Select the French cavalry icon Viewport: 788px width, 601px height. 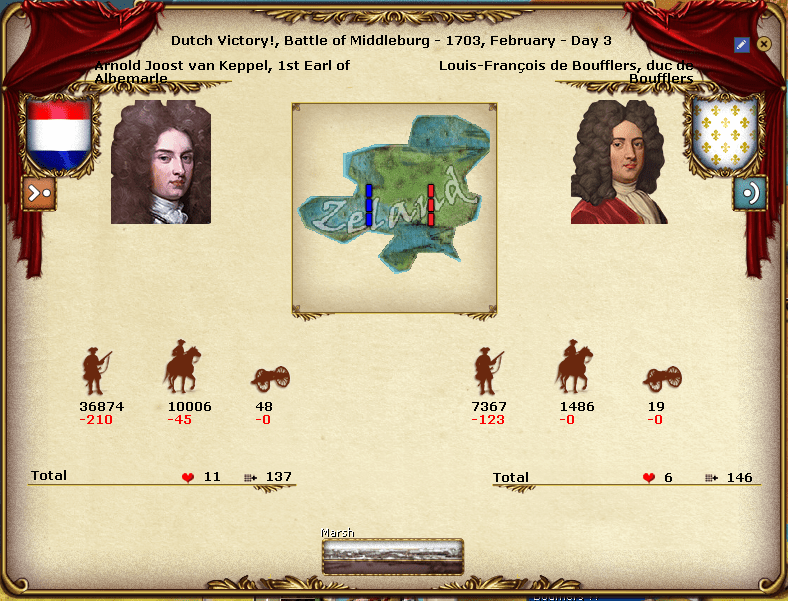574,368
